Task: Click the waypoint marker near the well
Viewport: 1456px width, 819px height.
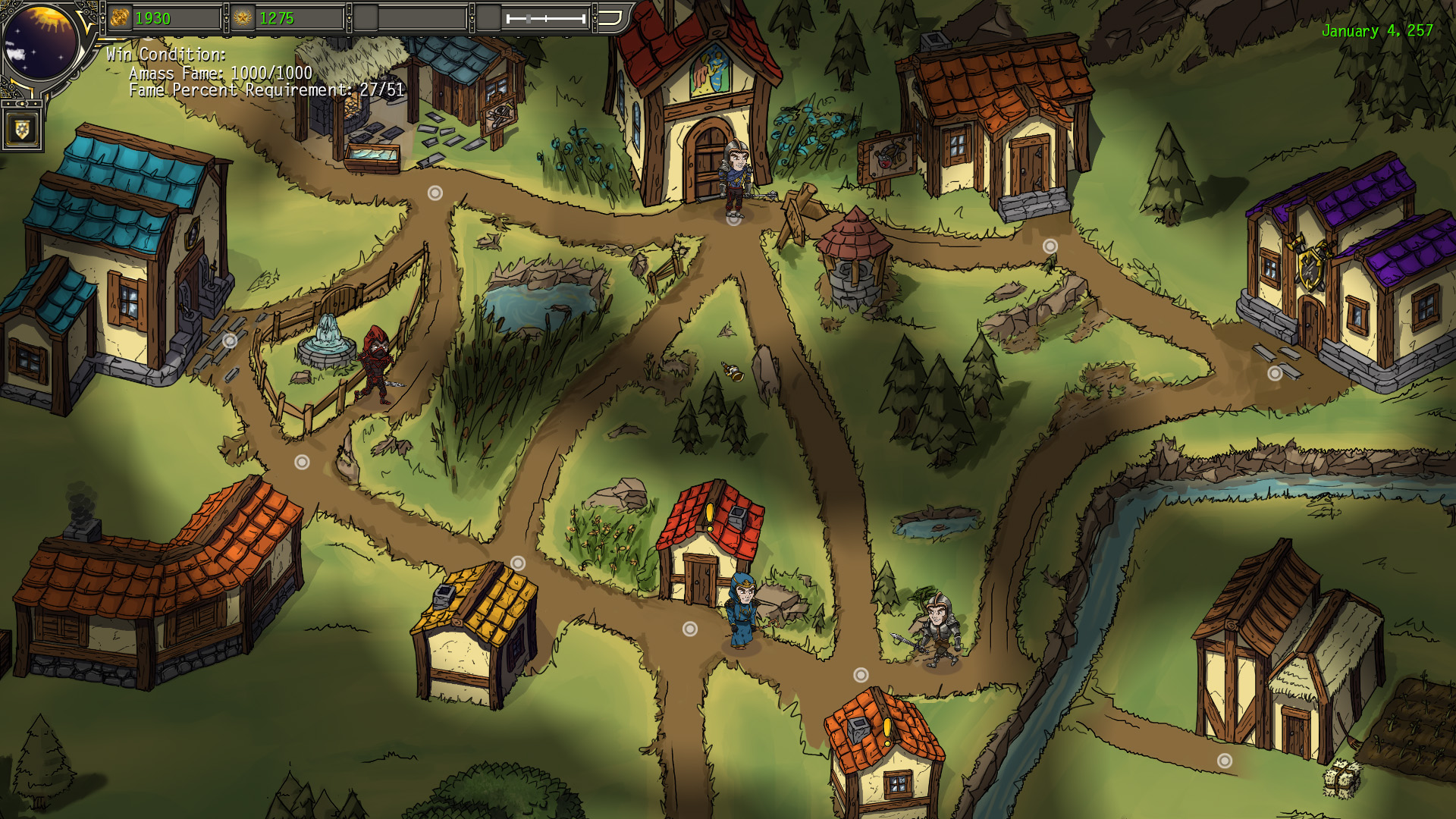Action: 1050,244
